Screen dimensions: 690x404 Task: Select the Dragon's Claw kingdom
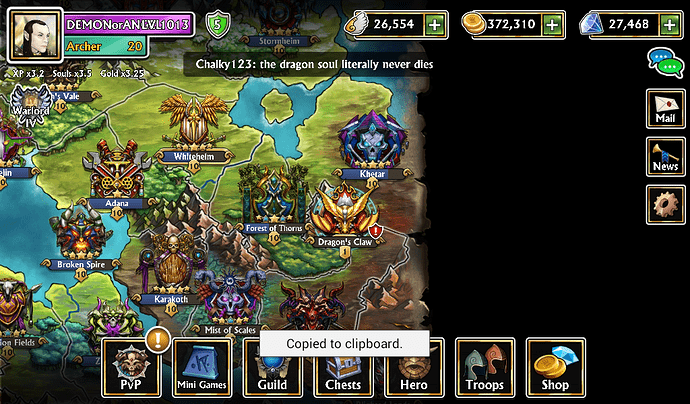(343, 214)
